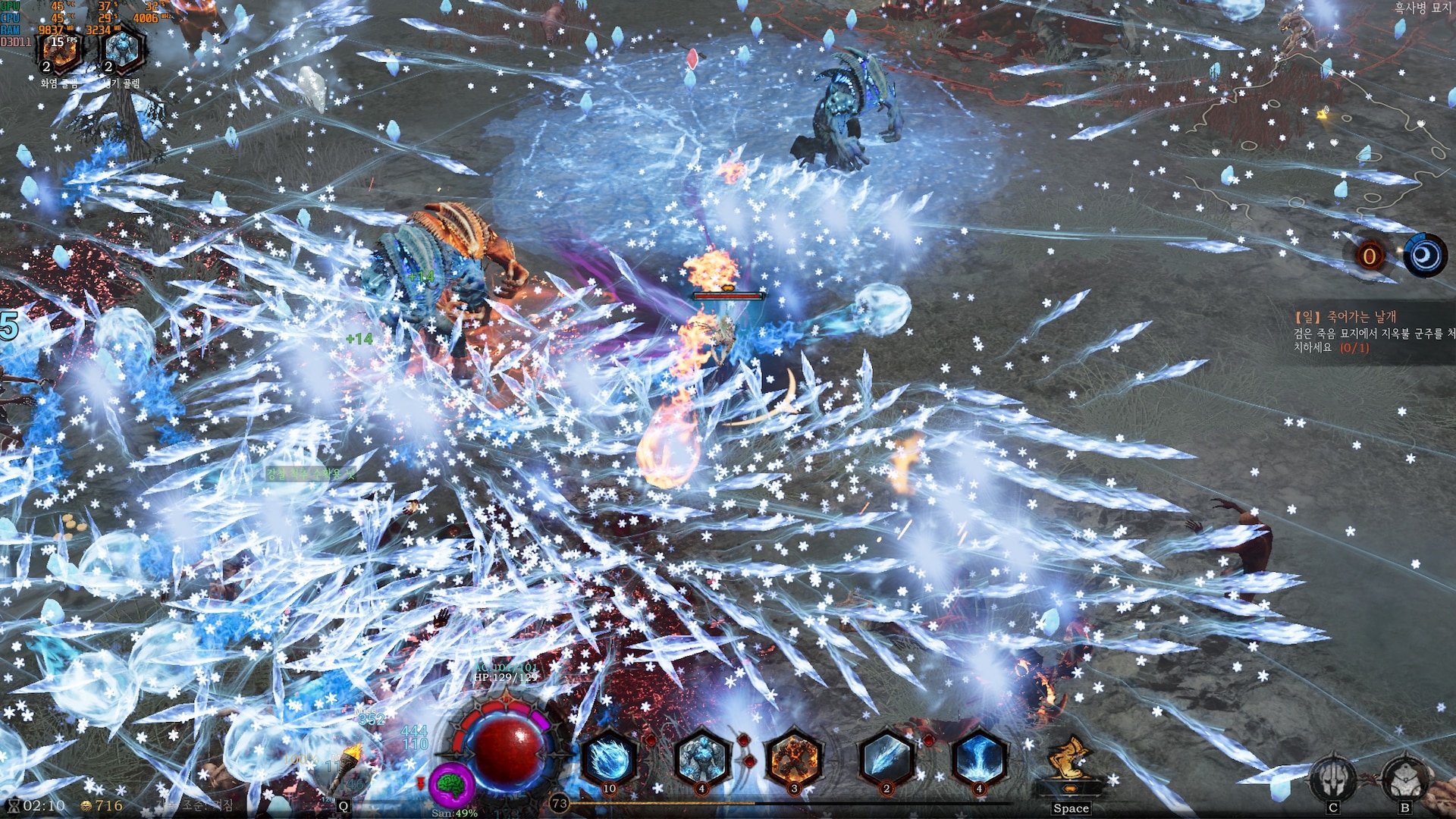Select the torch item slot
This screenshot has width=1456, height=819.
click(349, 766)
